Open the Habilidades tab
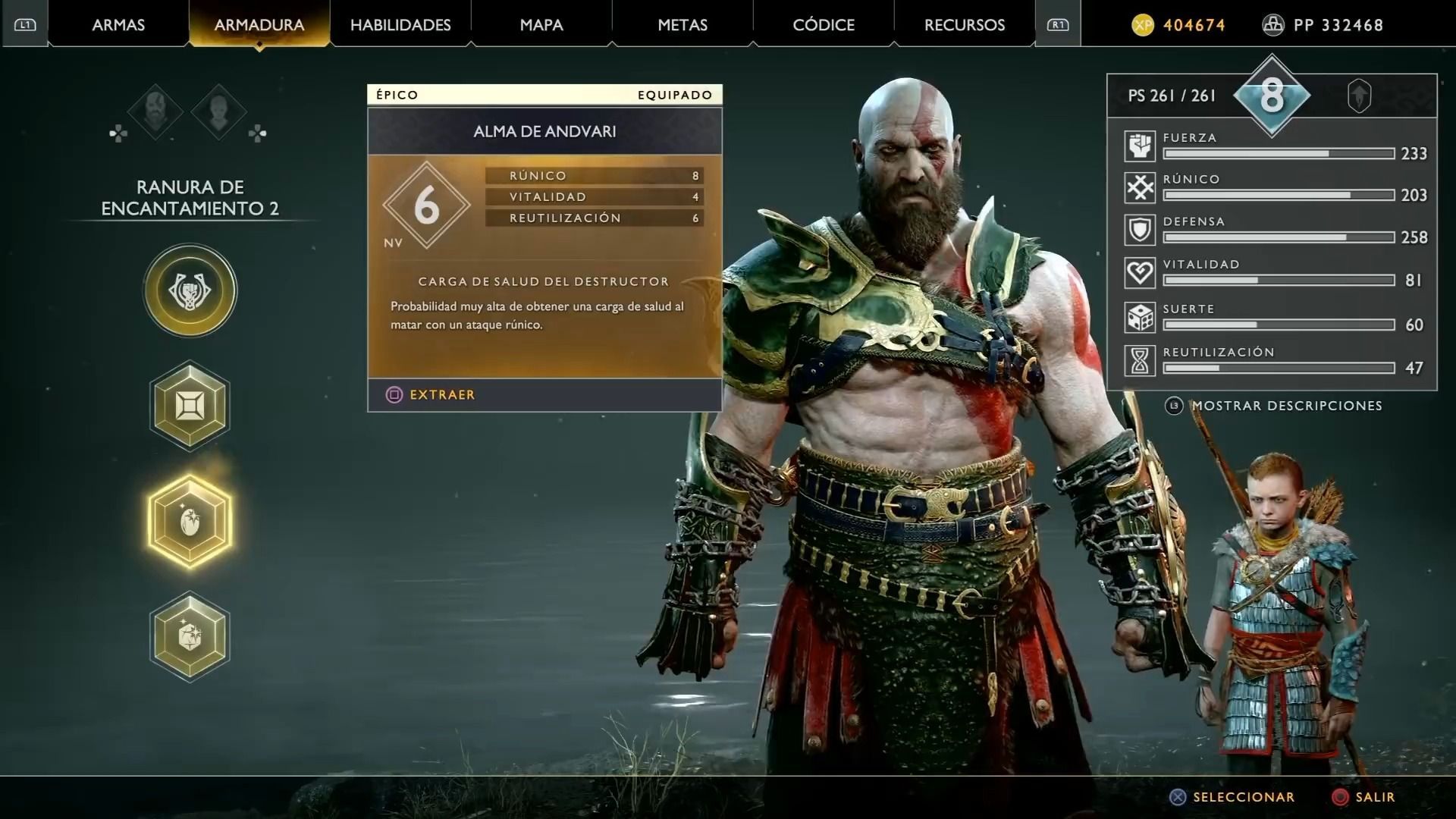This screenshot has height=819, width=1456. (400, 25)
